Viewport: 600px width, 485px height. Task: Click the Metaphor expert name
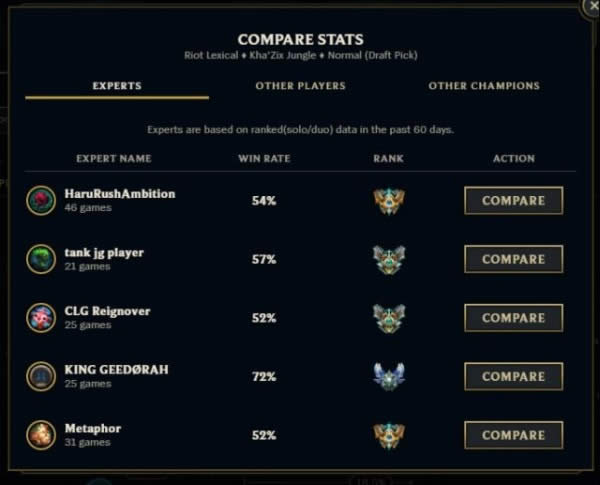pyautogui.click(x=92, y=429)
